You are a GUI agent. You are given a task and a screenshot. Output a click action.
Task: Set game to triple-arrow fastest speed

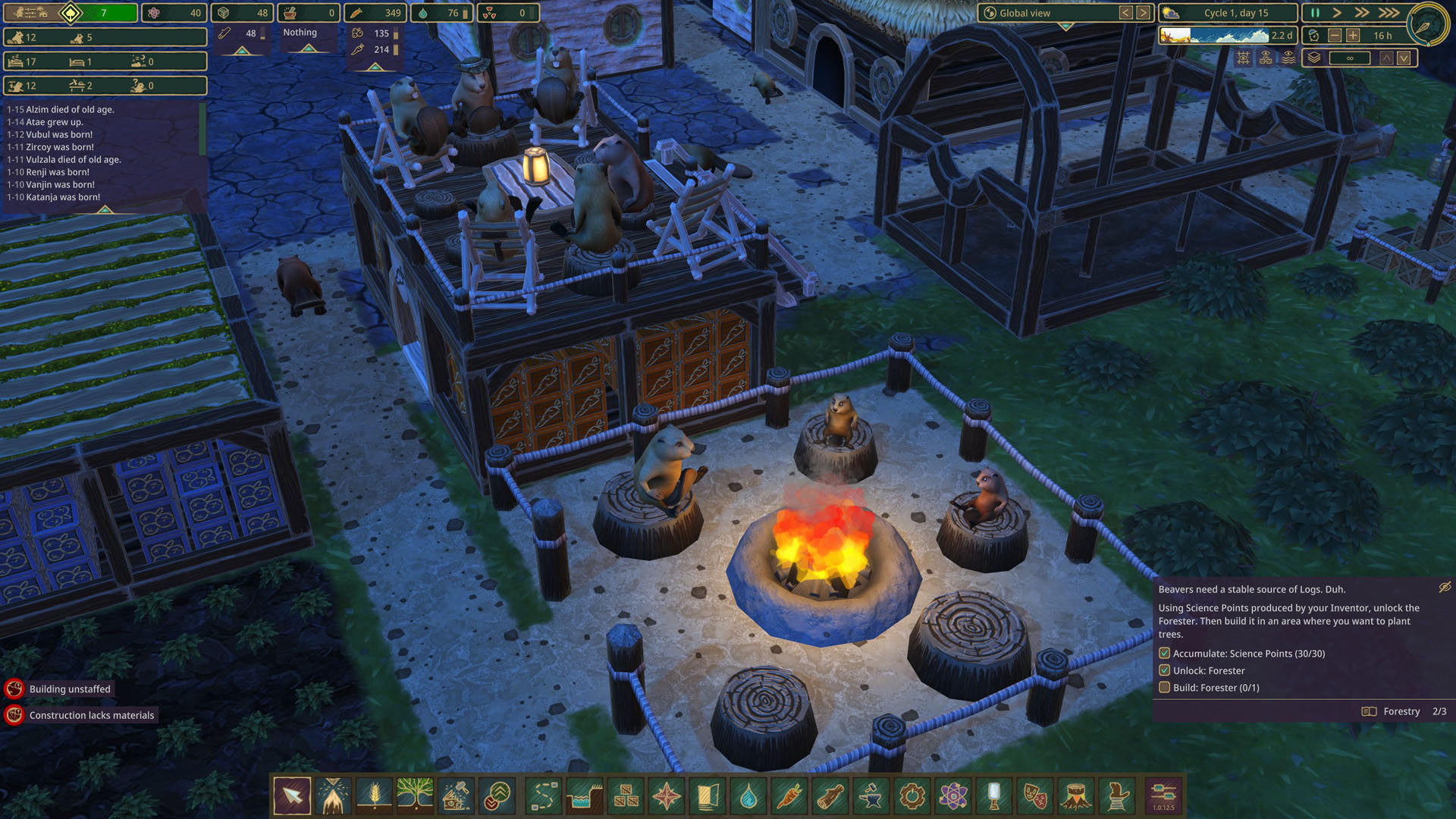click(x=1389, y=13)
